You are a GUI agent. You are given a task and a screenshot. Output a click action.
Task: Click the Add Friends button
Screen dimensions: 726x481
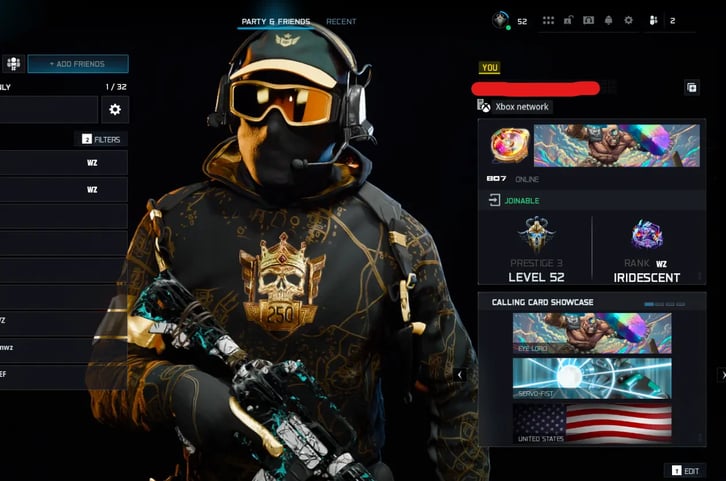pyautogui.click(x=77, y=64)
